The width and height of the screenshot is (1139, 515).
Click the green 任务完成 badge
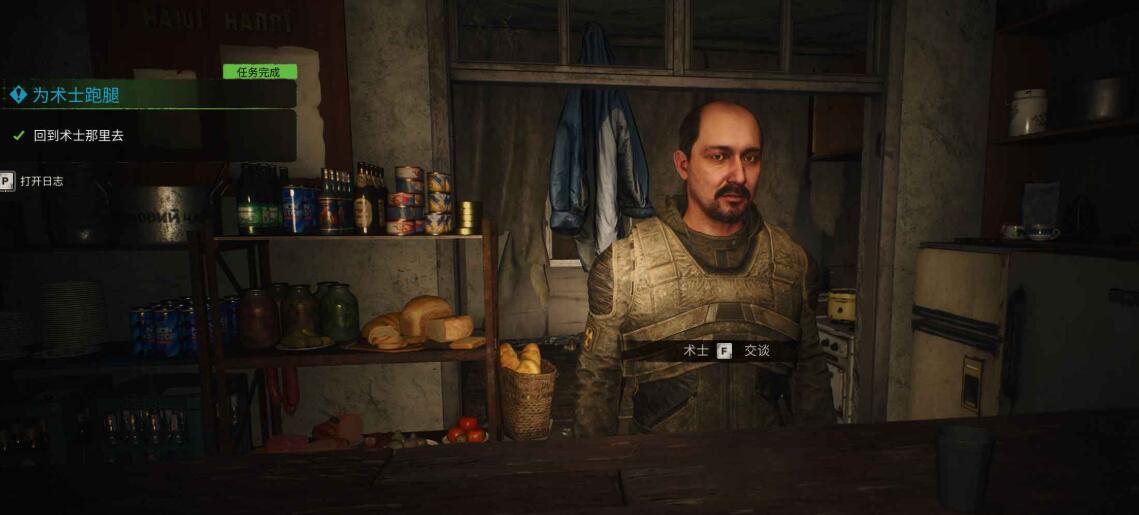pyautogui.click(x=260, y=72)
